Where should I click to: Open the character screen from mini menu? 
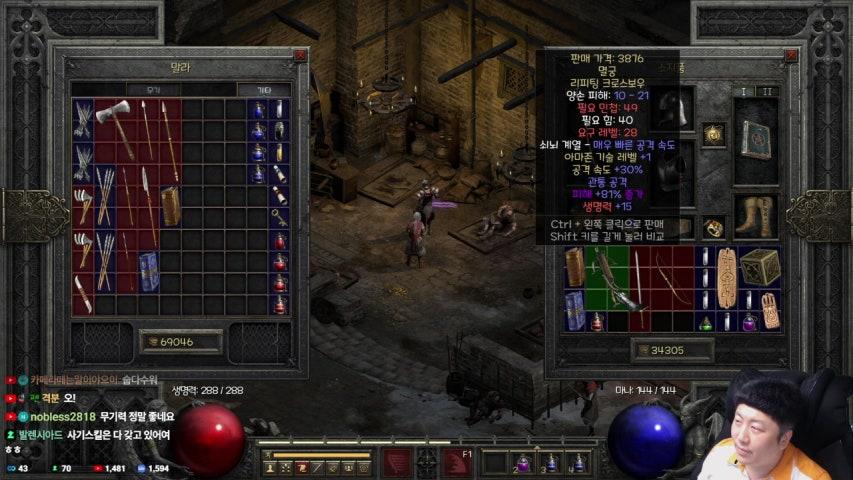coord(269,468)
